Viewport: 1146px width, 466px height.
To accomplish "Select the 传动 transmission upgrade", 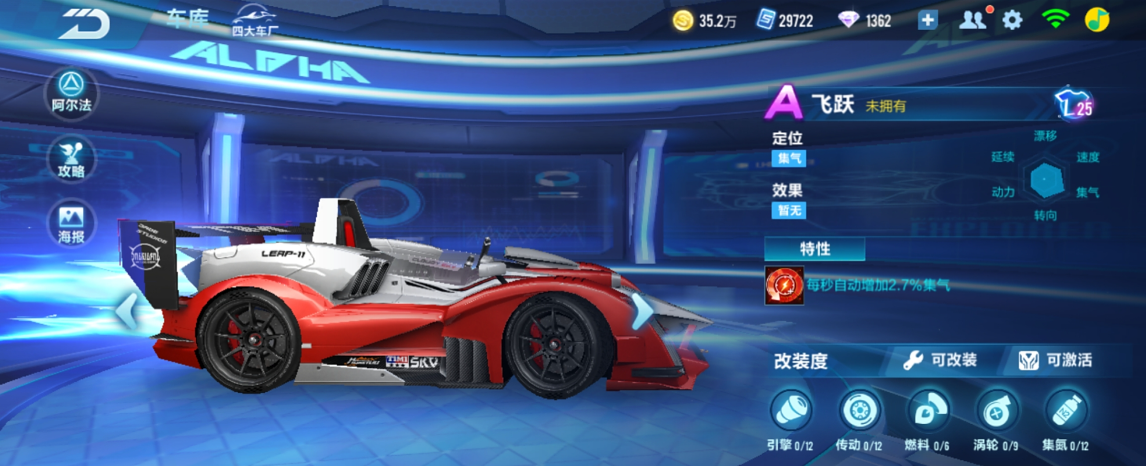I will [x=858, y=411].
